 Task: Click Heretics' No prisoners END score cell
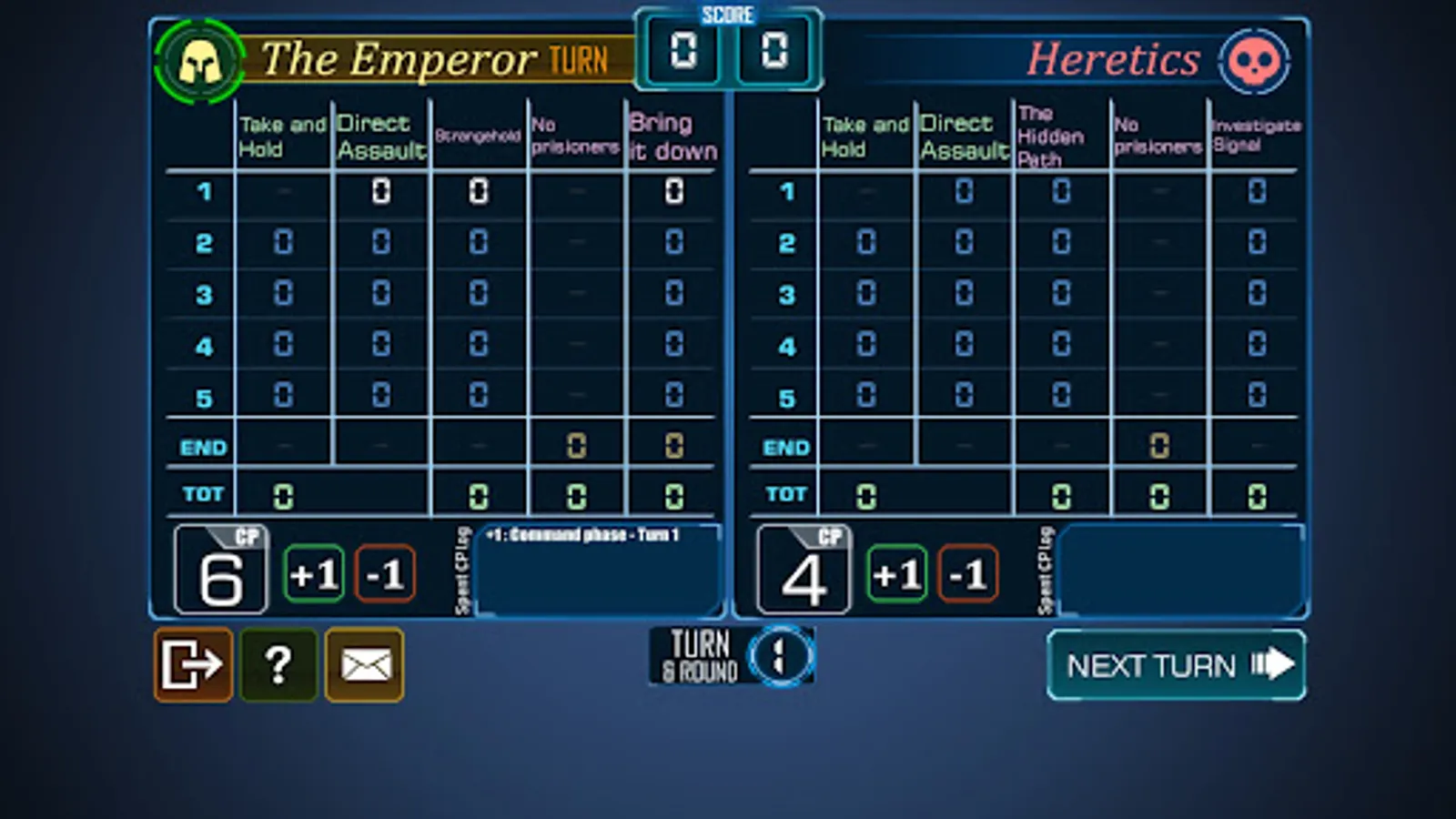1158,446
